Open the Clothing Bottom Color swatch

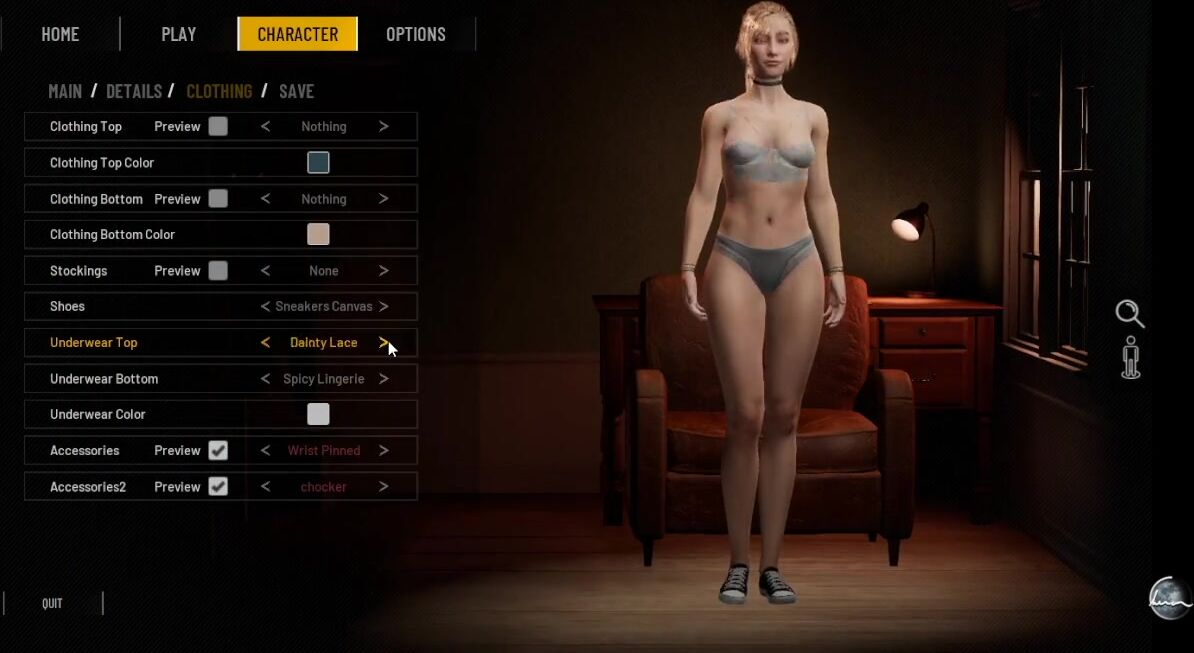pyautogui.click(x=318, y=234)
